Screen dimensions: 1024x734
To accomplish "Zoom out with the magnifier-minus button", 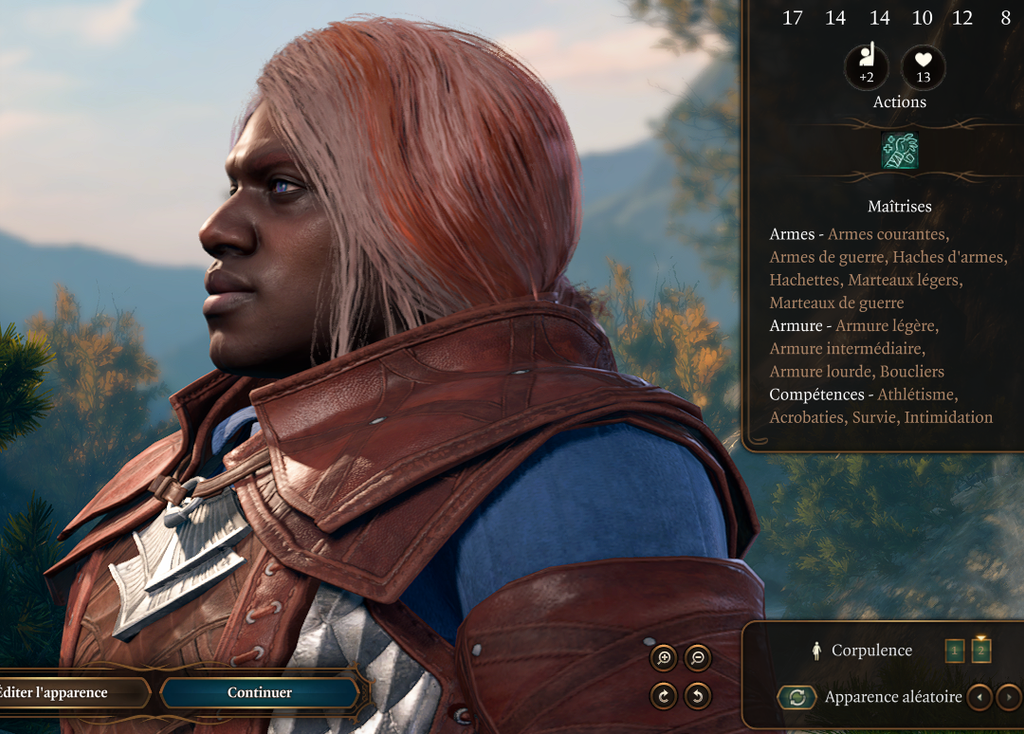I will (x=698, y=658).
